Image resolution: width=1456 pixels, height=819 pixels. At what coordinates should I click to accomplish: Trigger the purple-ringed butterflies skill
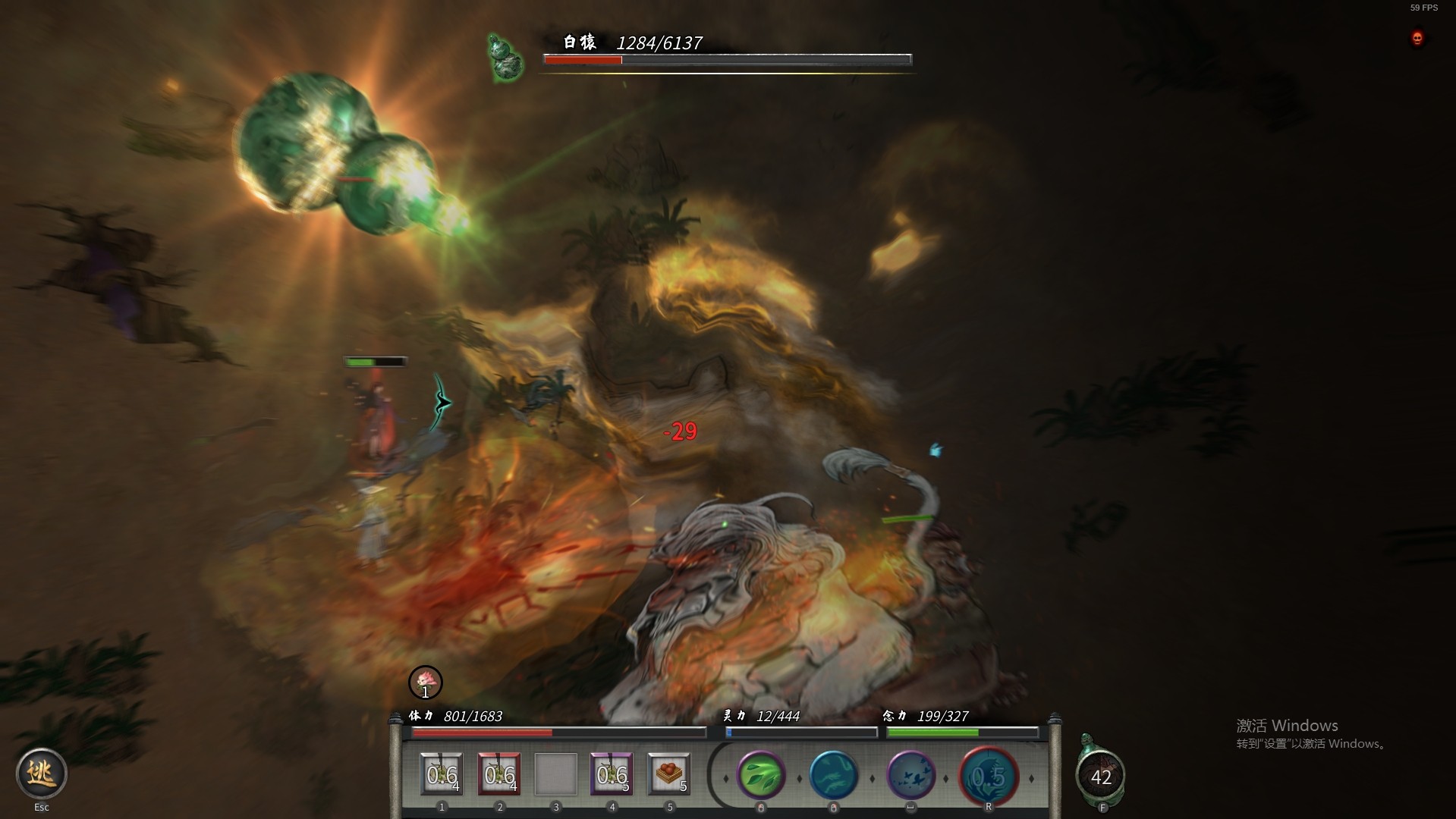pos(910,775)
